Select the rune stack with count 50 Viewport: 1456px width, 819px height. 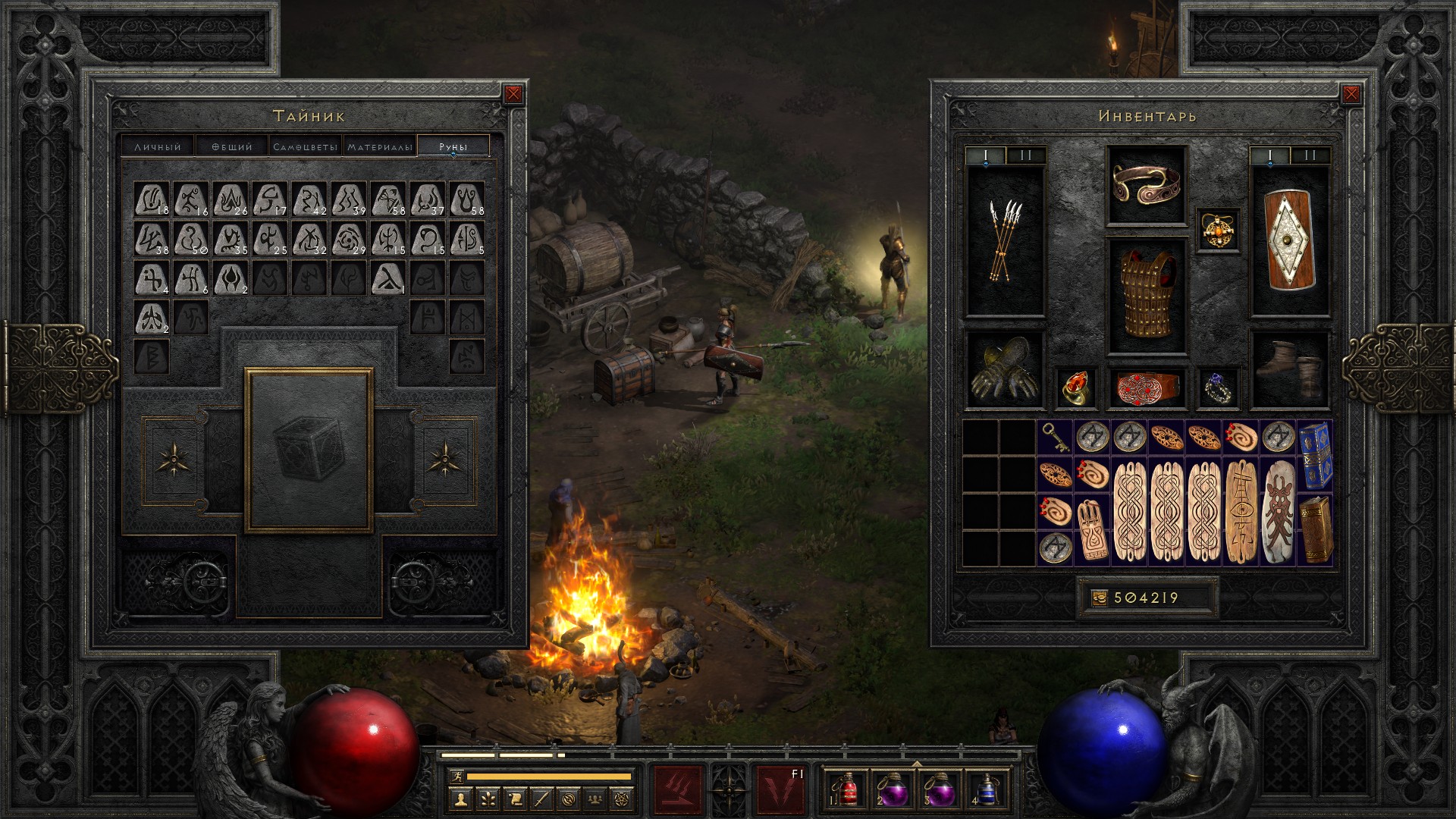tap(191, 239)
